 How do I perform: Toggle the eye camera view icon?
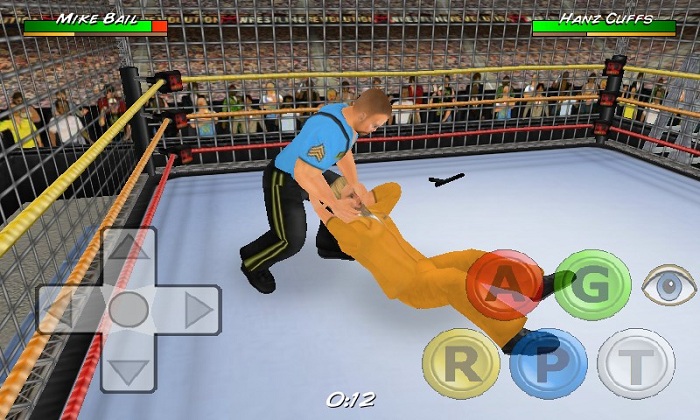click(669, 286)
